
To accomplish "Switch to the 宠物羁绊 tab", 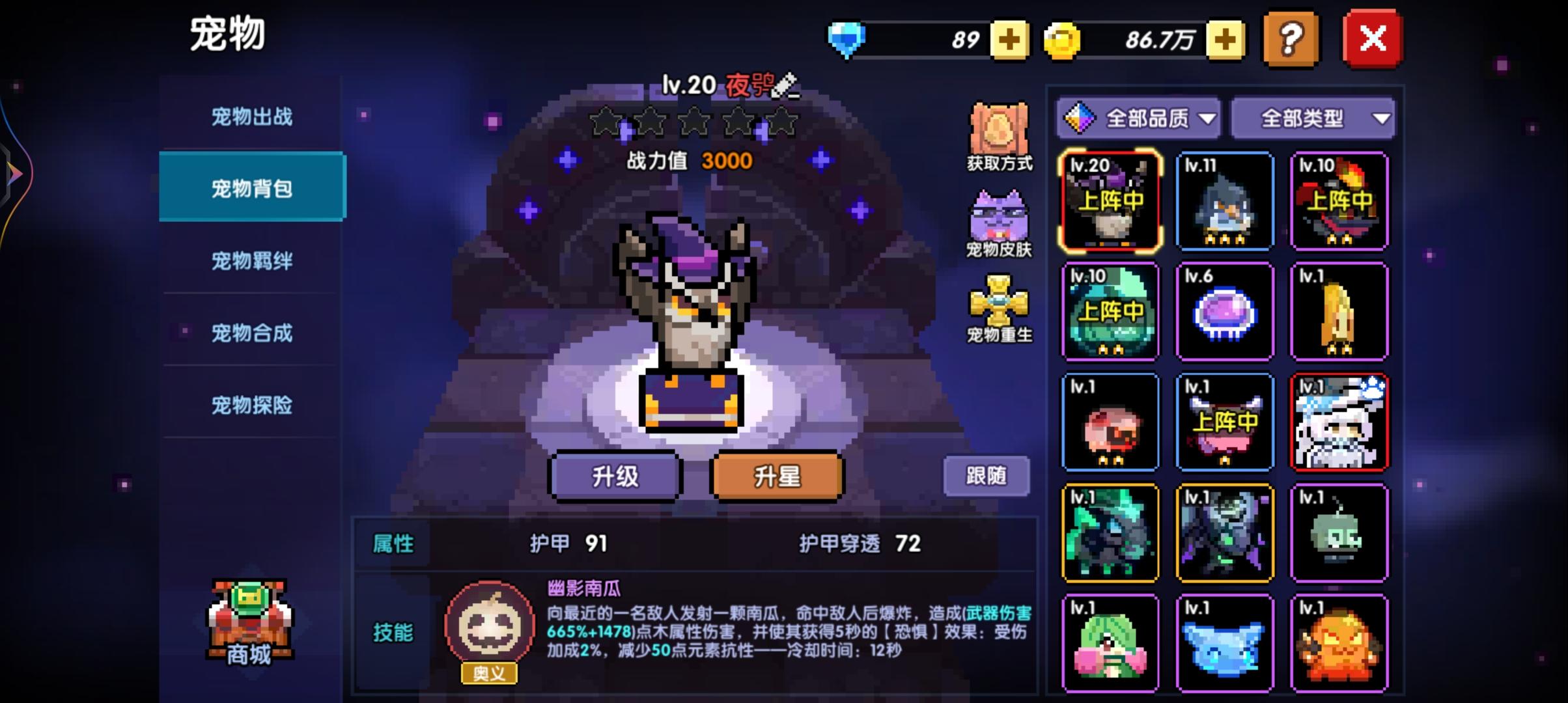I will (251, 262).
